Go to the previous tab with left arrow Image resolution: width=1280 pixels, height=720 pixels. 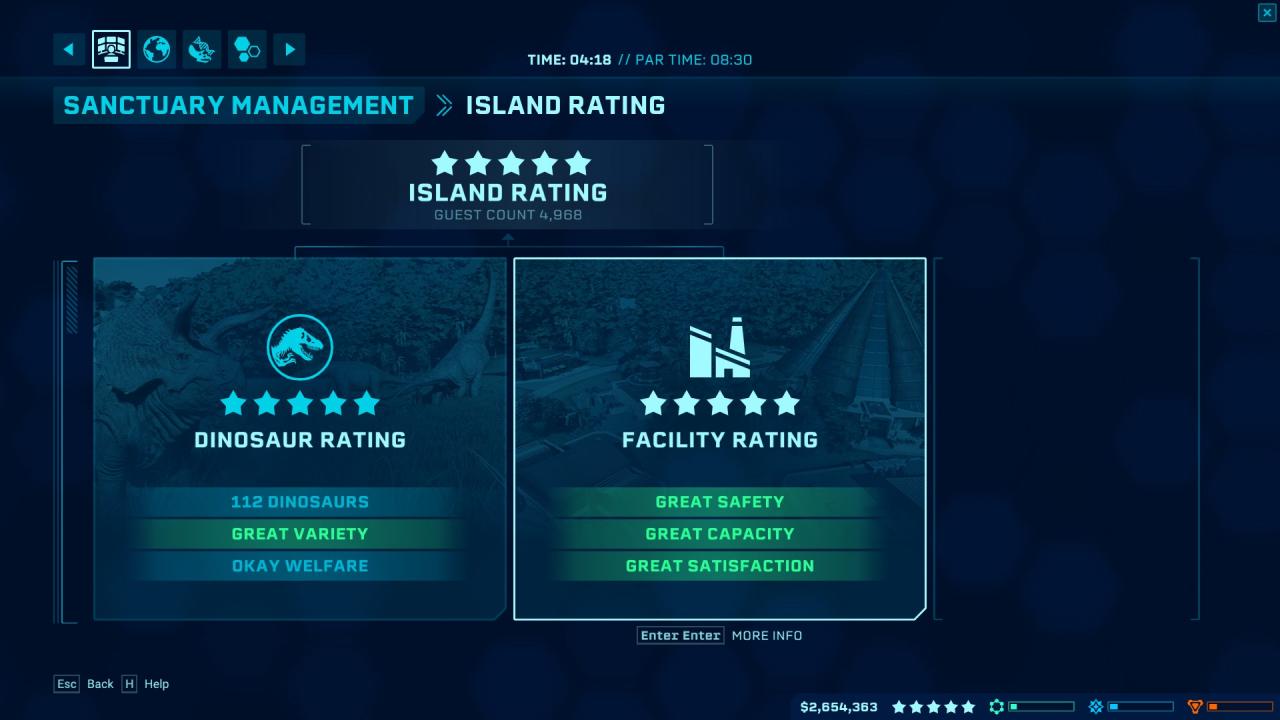pyautogui.click(x=69, y=49)
